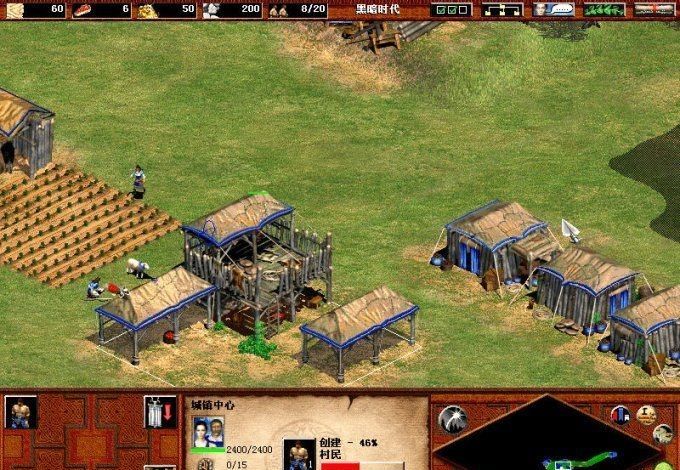The height and width of the screenshot is (470, 680).
Task: Open the objectives checkbox button
Action: point(449,9)
